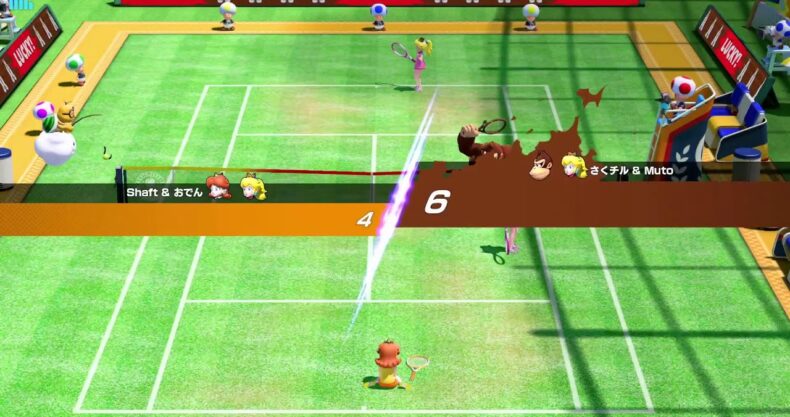Choose the さくチル & Muto team name
The height and width of the screenshot is (417, 790).
pos(630,171)
